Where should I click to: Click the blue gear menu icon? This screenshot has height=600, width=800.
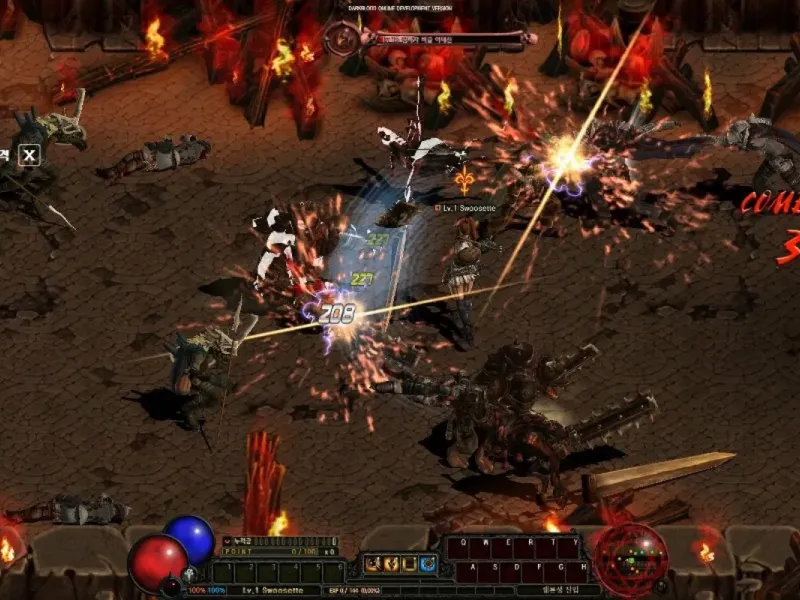(x=429, y=565)
